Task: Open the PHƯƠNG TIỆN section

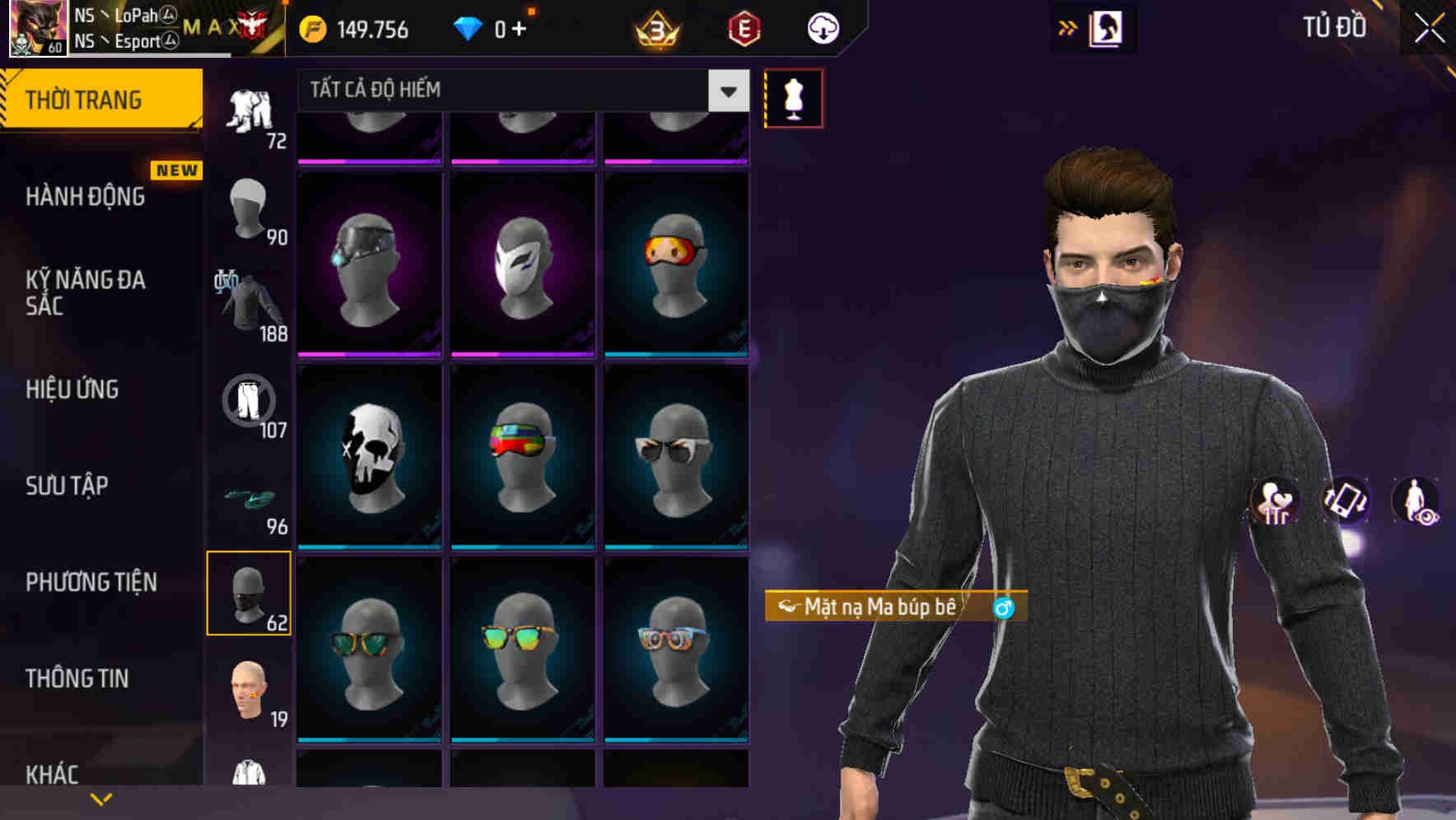Action: [x=91, y=581]
